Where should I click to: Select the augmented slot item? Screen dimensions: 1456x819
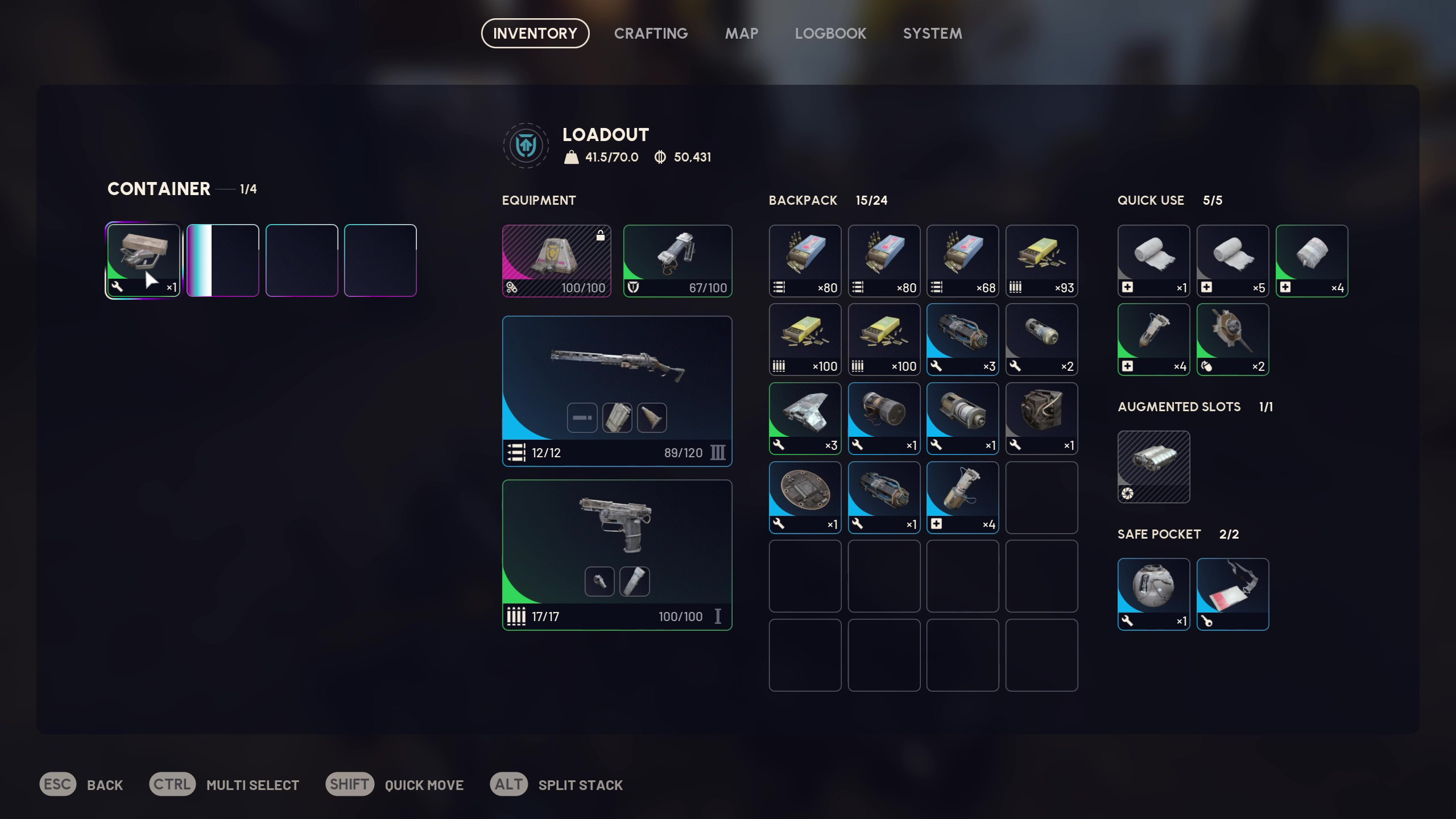(x=1153, y=466)
